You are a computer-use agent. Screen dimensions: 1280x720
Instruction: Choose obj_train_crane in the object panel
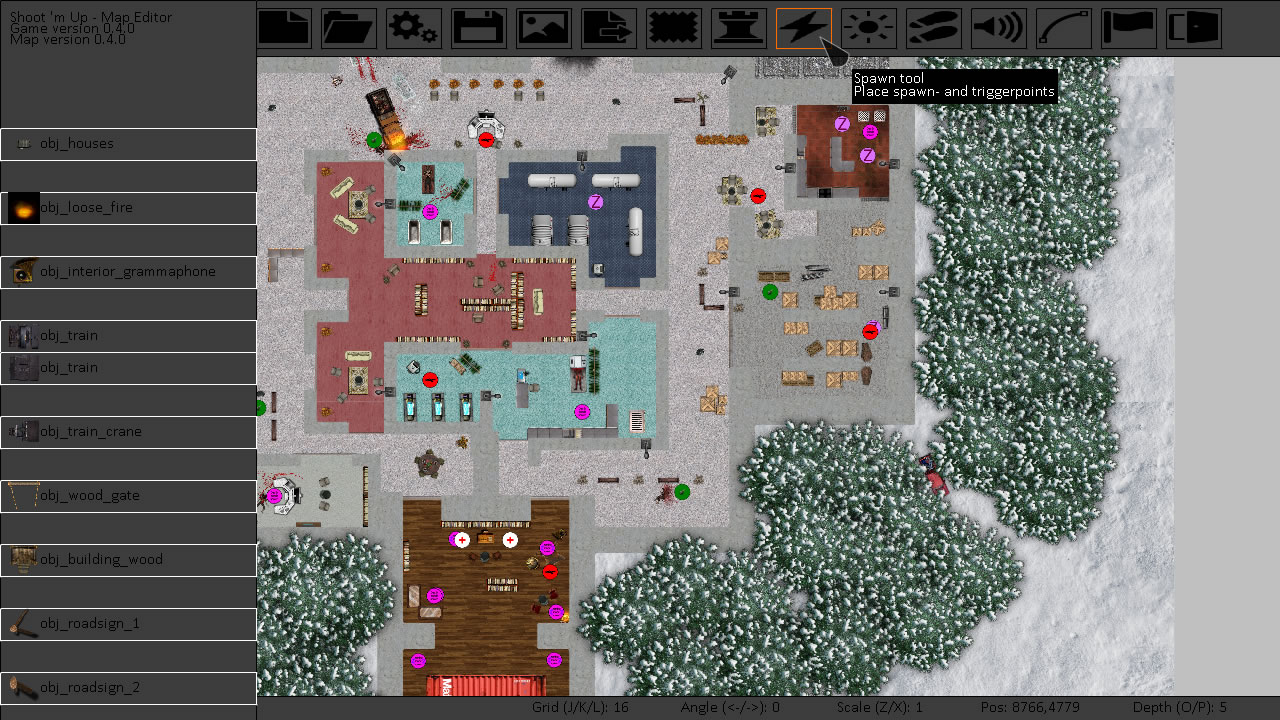click(128, 431)
